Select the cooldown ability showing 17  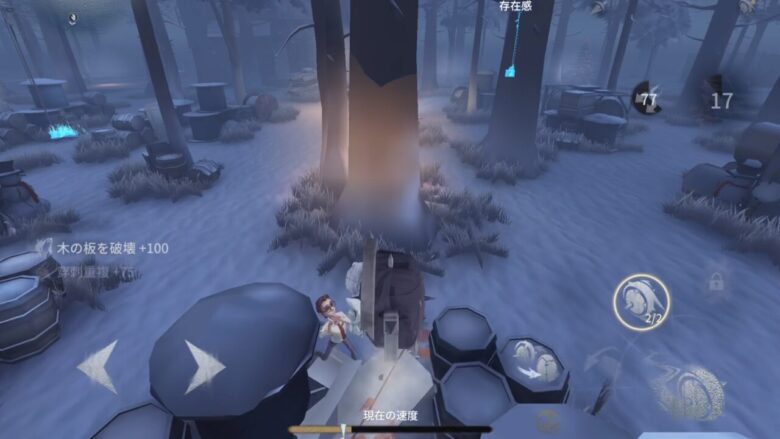click(x=720, y=99)
